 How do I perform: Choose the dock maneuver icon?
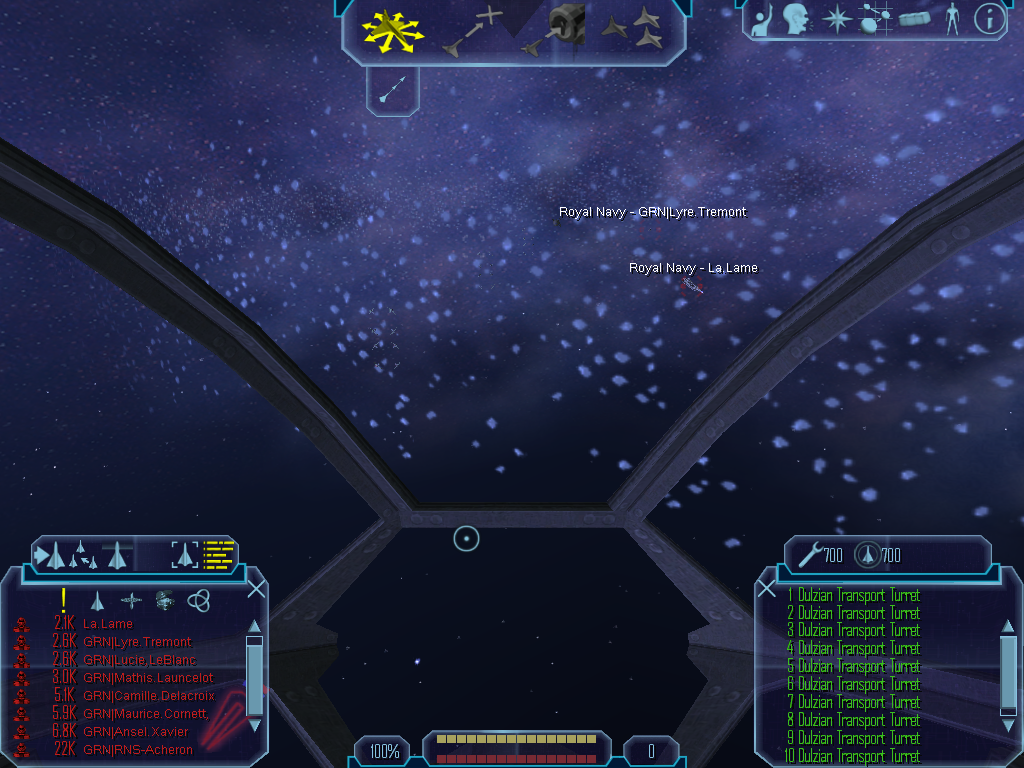tap(553, 30)
